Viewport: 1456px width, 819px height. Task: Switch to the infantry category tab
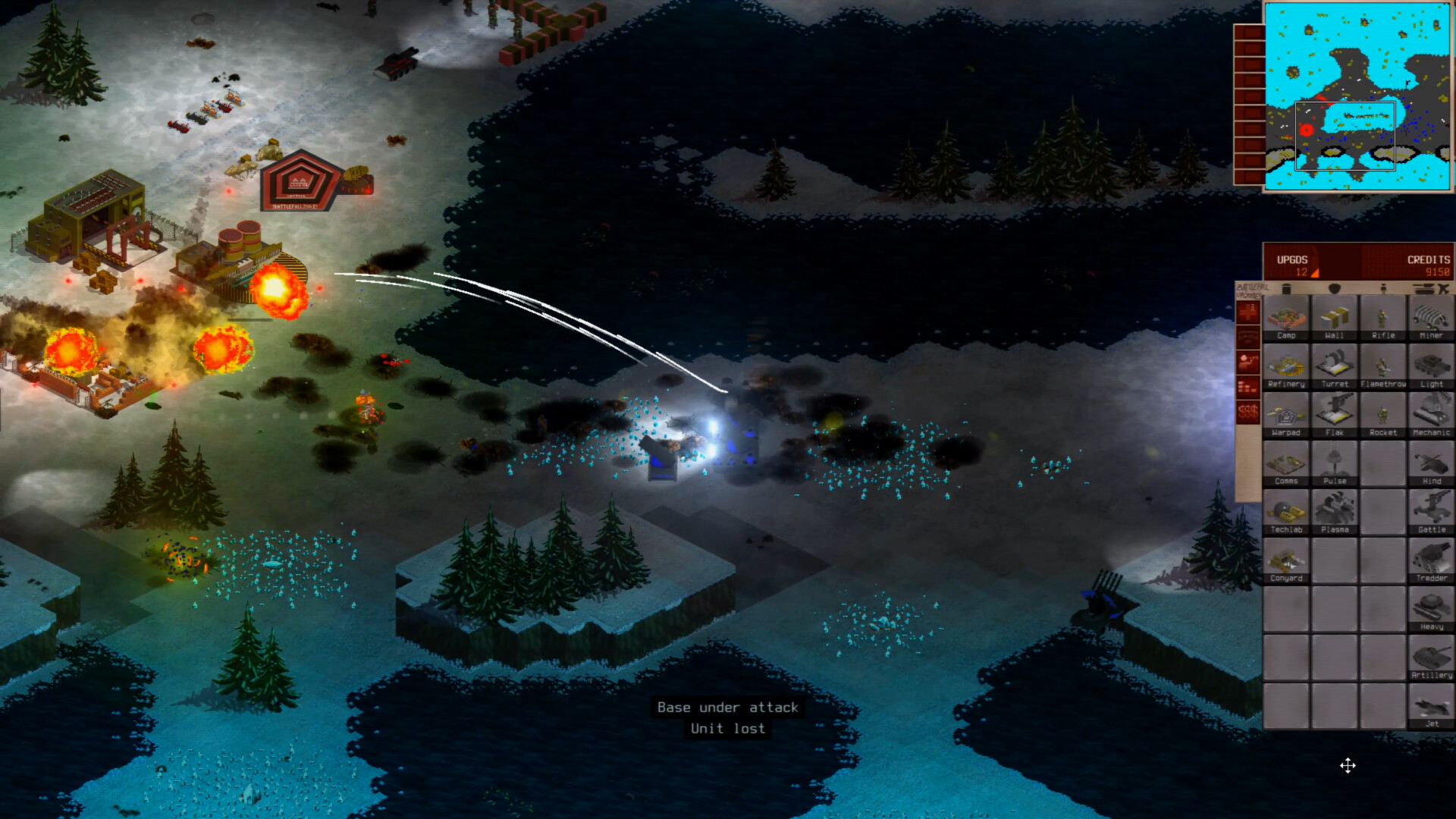1383,289
